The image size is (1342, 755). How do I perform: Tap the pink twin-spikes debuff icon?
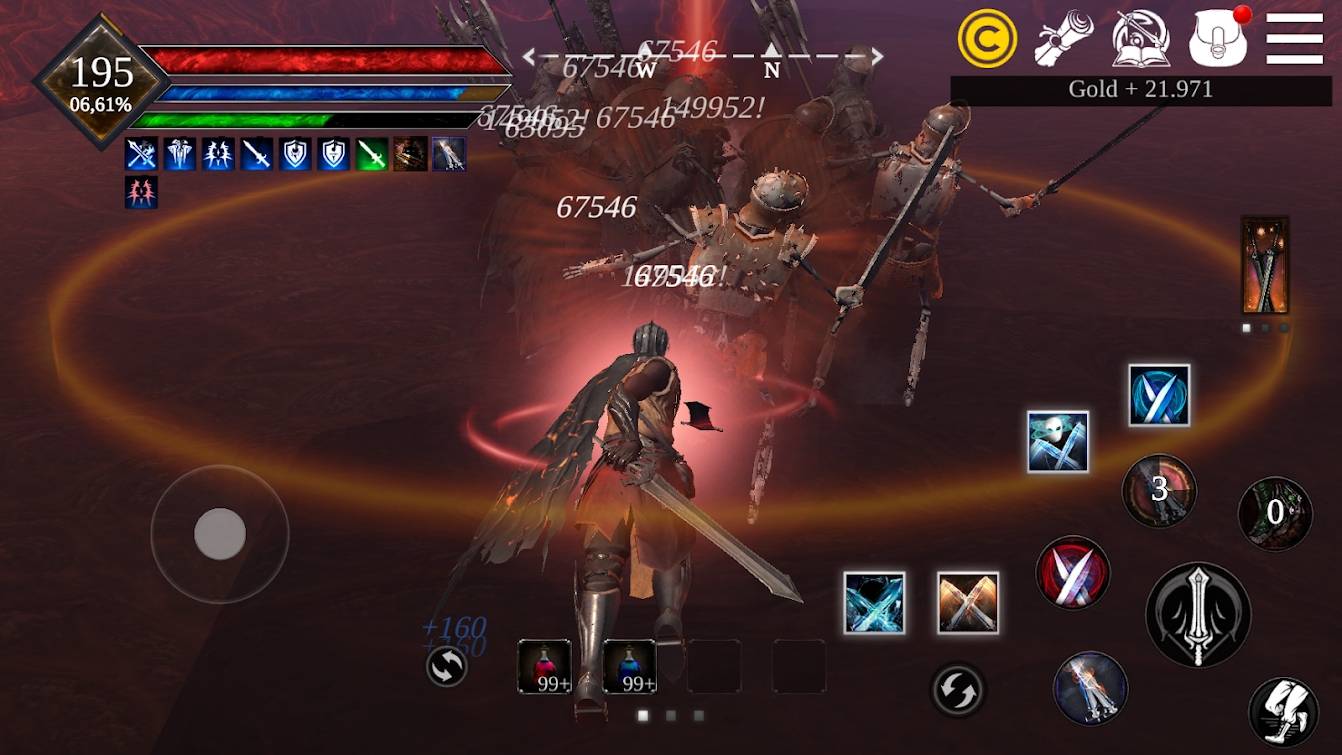[x=139, y=191]
